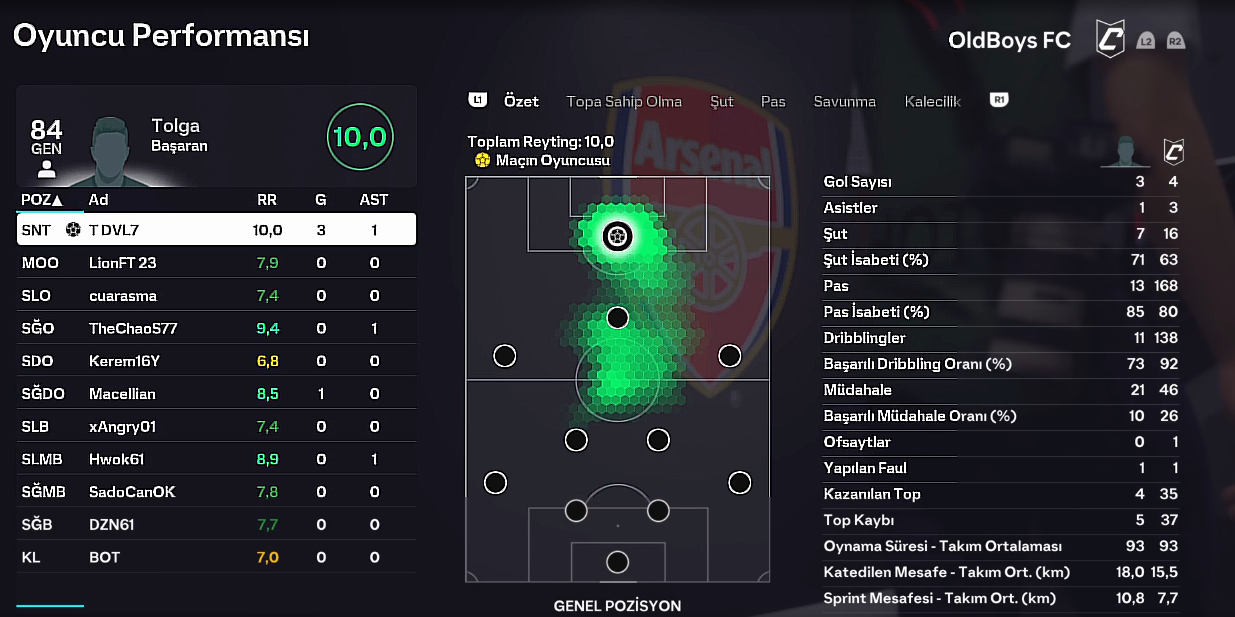Show the Şut statistics tab
This screenshot has height=617, width=1235.
(x=721, y=101)
